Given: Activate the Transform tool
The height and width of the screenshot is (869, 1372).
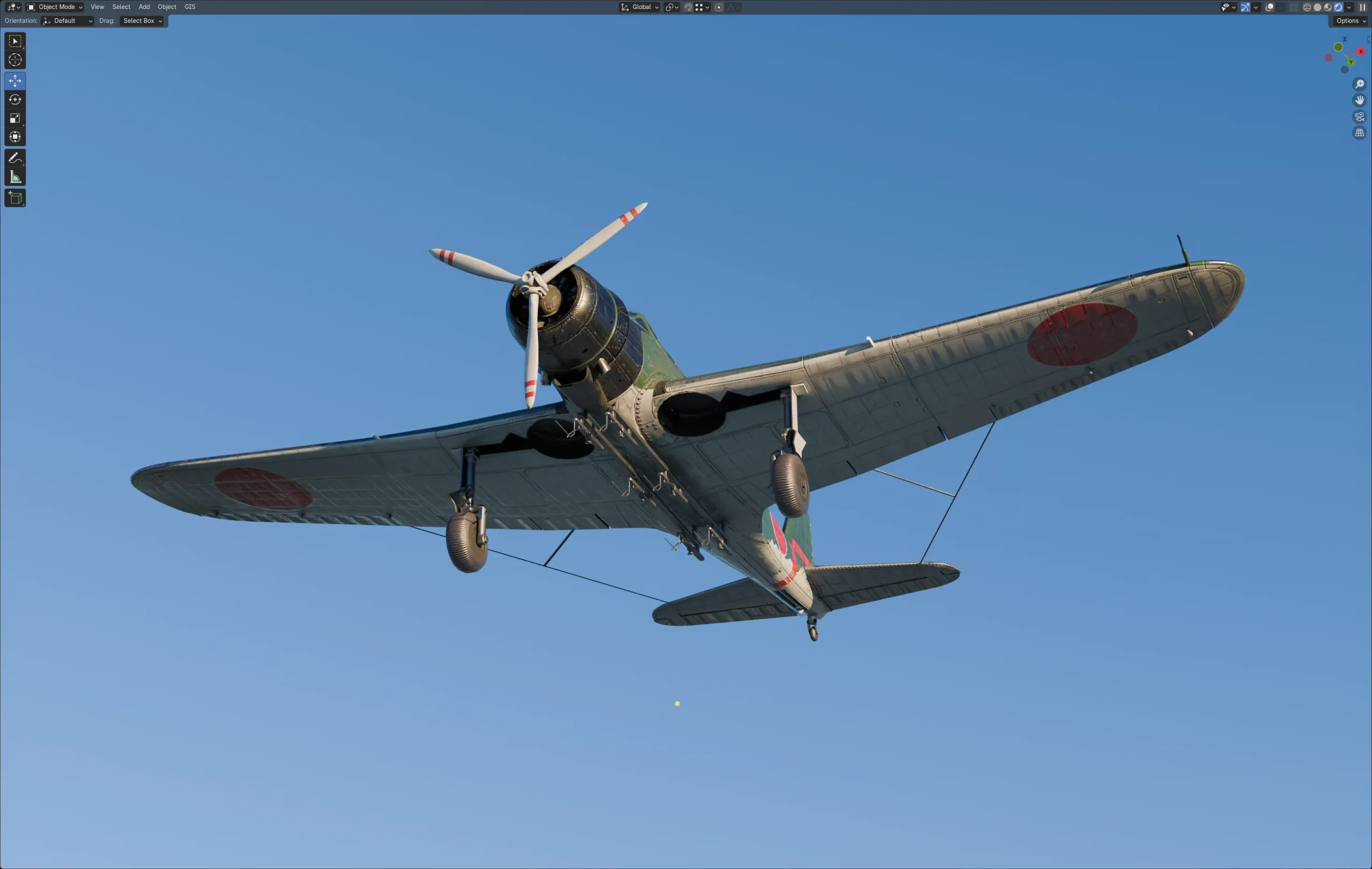Looking at the screenshot, I should coord(15,137).
